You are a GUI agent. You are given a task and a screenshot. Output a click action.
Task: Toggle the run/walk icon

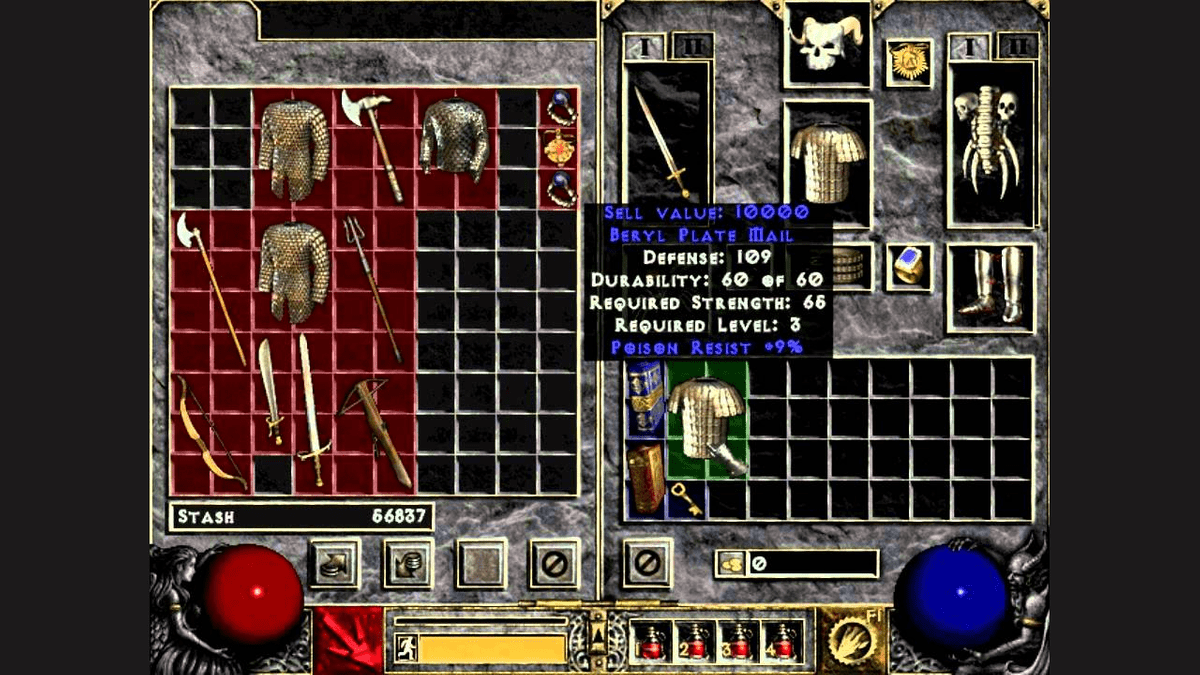click(406, 647)
